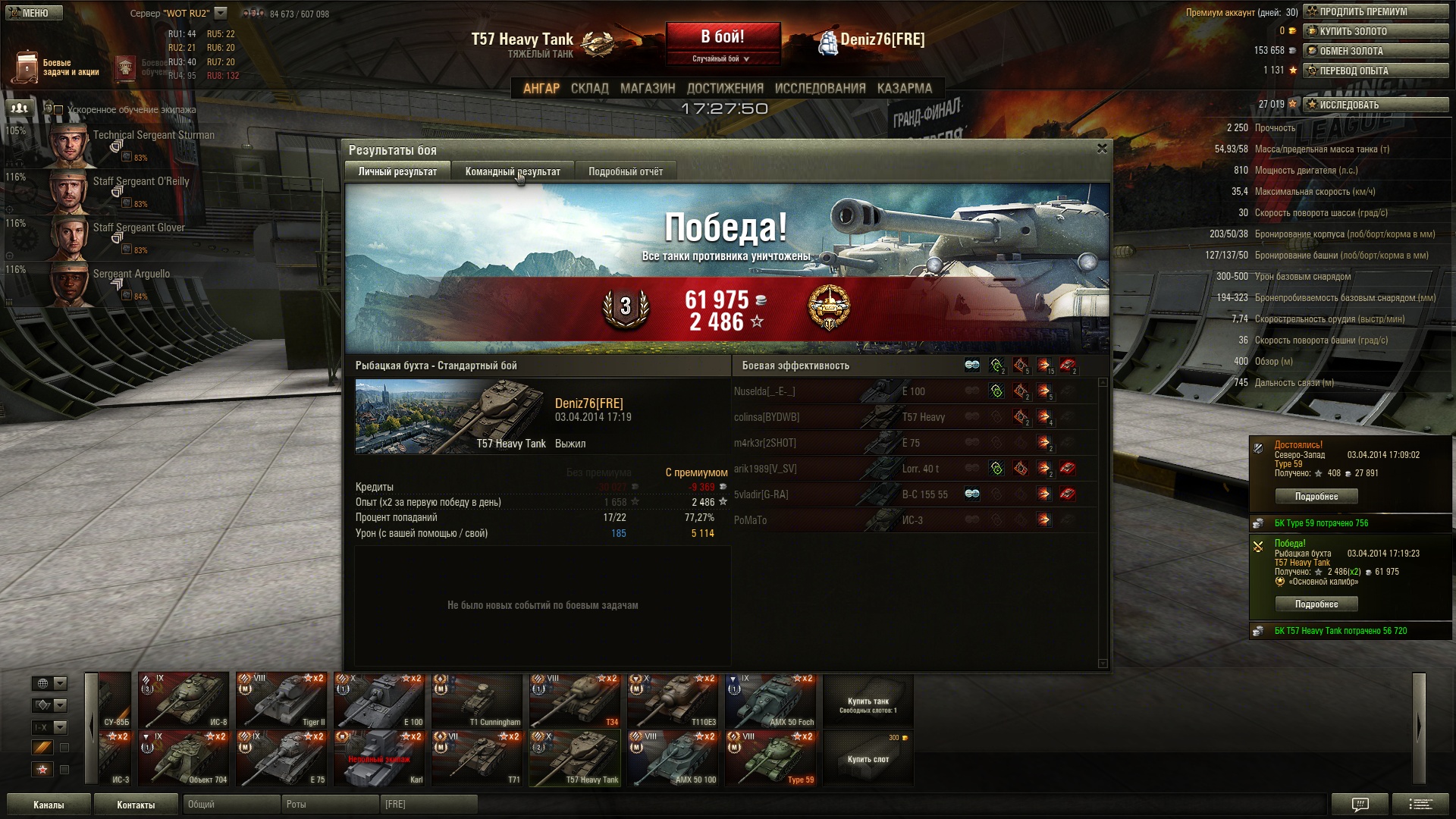Go to the СКЛАД section
Screen dimensions: 1456x819
coord(589,88)
